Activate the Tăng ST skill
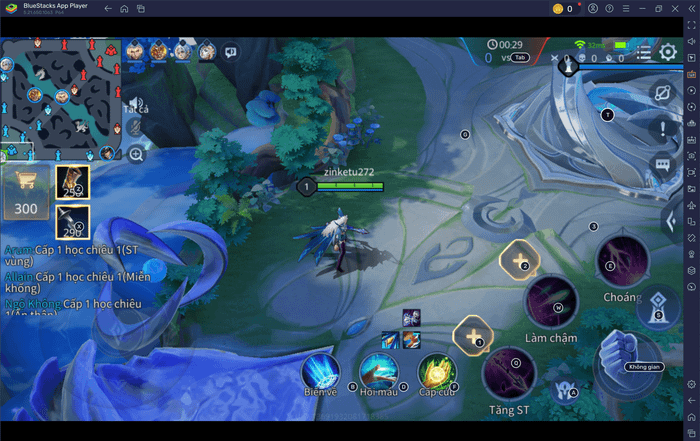Image resolution: width=700 pixels, height=441 pixels. tap(509, 373)
